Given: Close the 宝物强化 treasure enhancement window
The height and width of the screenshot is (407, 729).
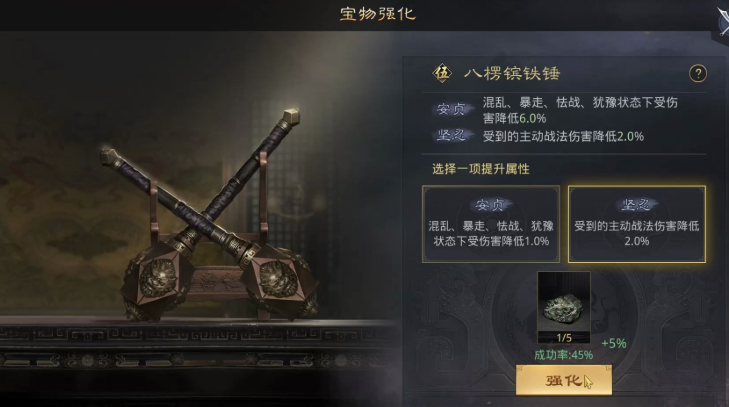Looking at the screenshot, I should pos(722,18).
